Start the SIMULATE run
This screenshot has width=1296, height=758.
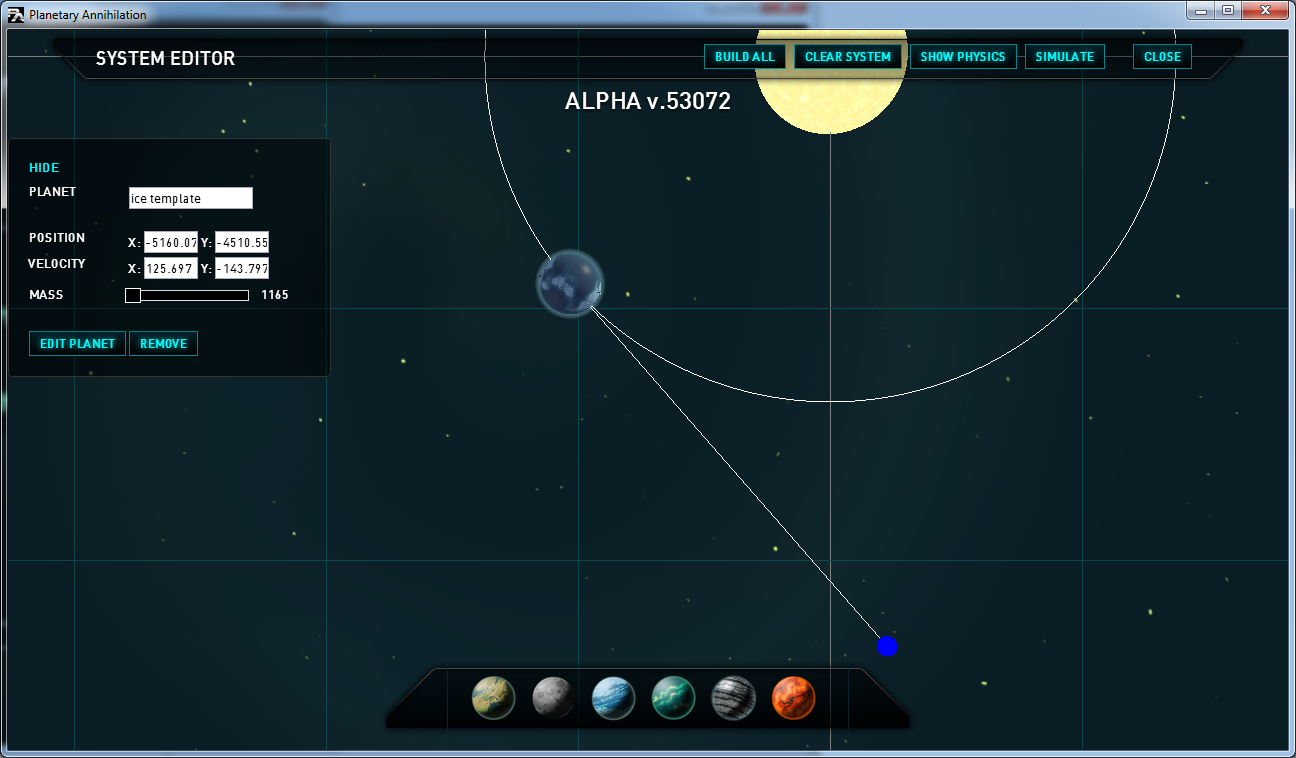pyautogui.click(x=1064, y=57)
